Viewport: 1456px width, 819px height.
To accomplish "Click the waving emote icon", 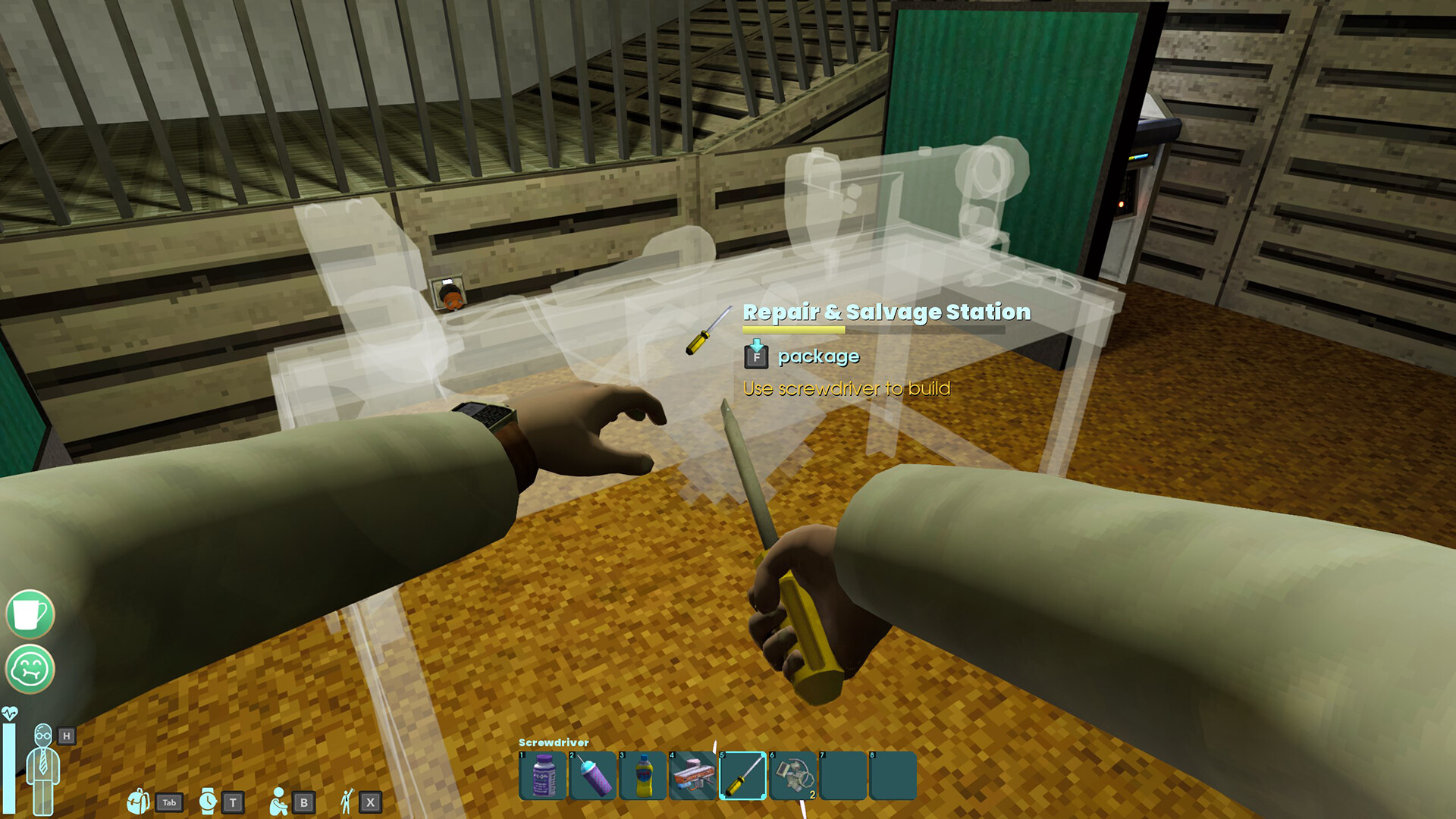I will pos(346,799).
